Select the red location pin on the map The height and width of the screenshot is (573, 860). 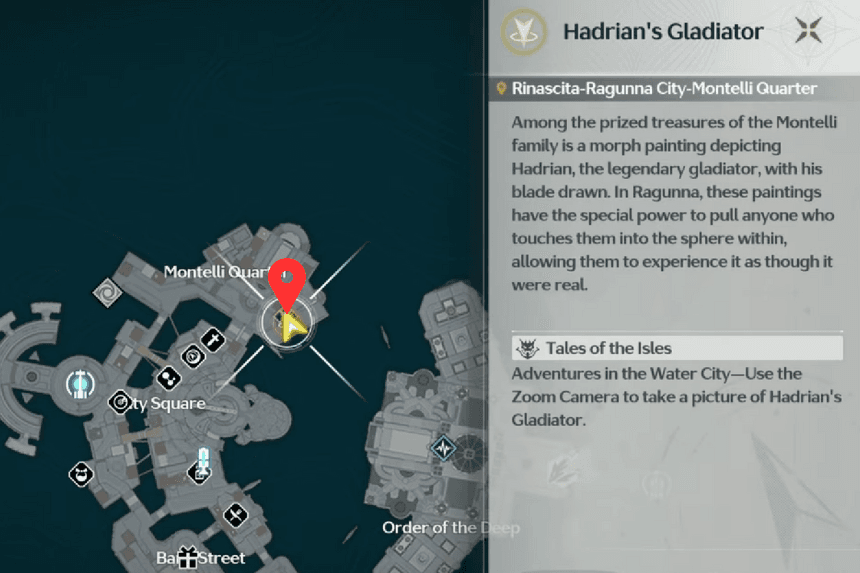click(287, 284)
